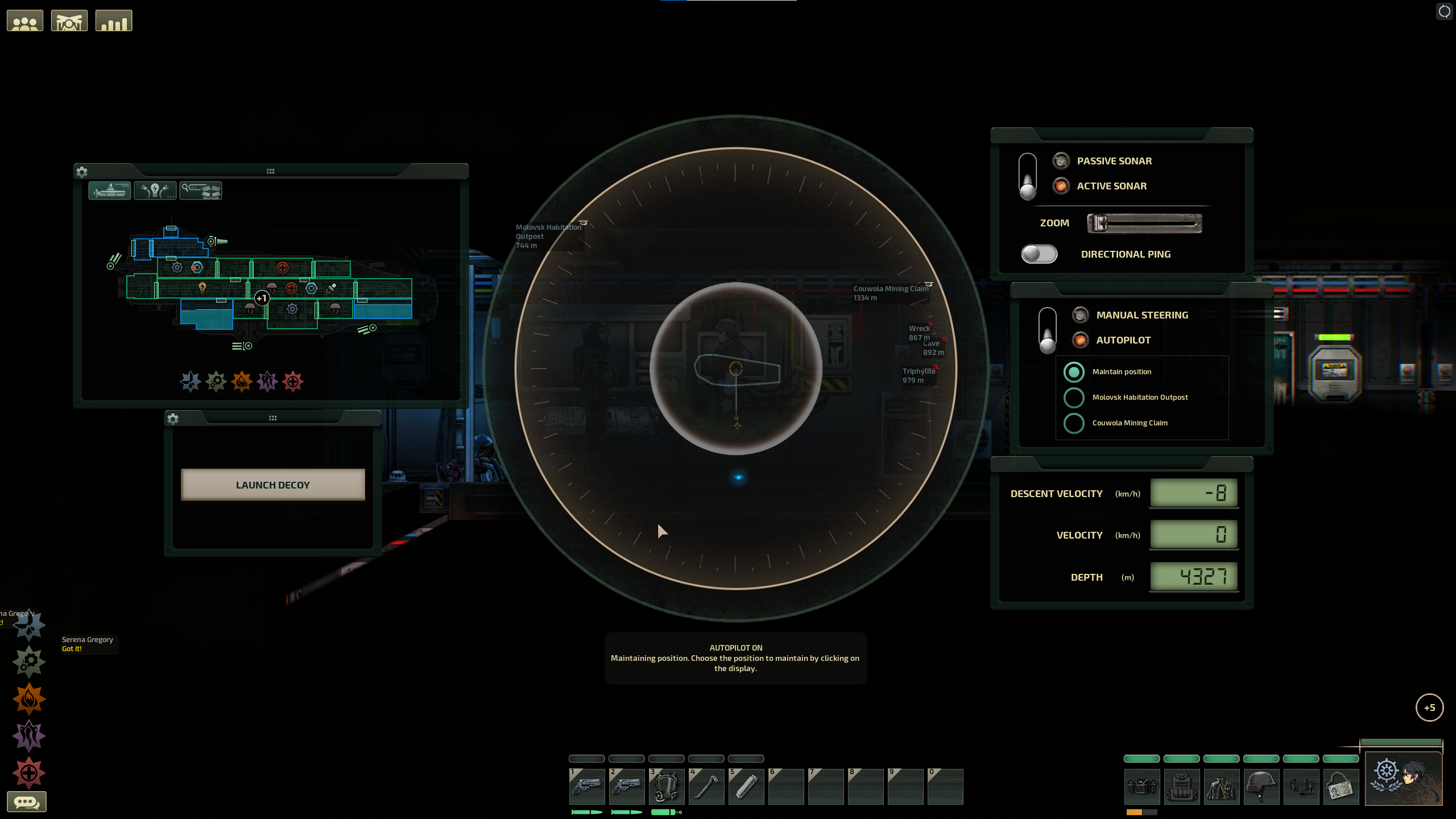Select the revolver in hotbar slot 1
This screenshot has width=1456, height=819.
587,787
